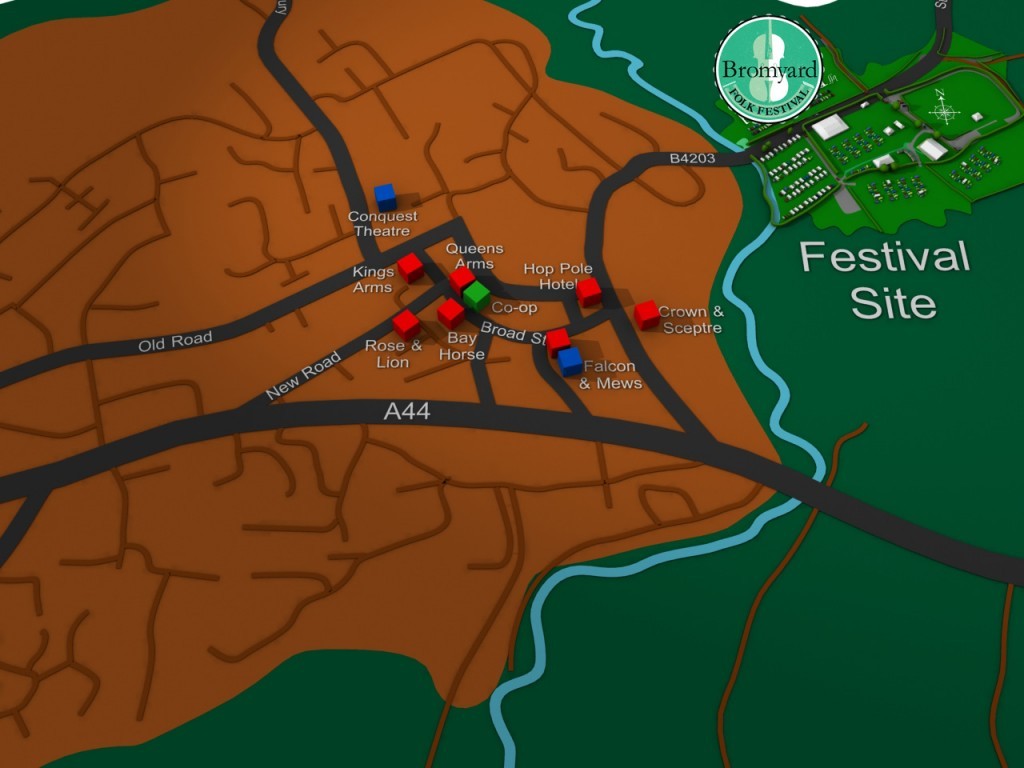Click the Kings Arms red marker

pos(410,267)
